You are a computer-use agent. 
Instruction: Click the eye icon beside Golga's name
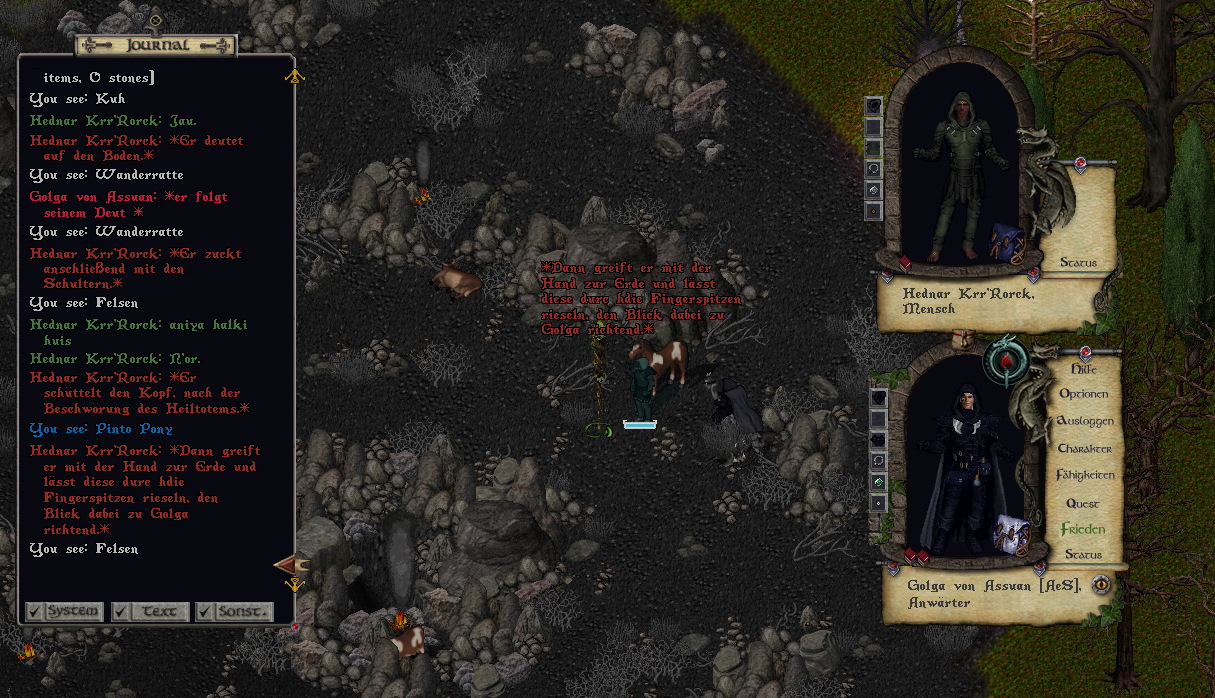point(1101,584)
